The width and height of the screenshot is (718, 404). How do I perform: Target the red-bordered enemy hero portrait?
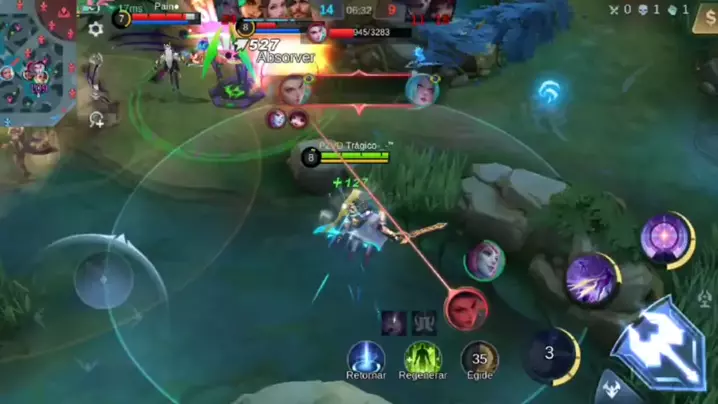click(x=467, y=309)
